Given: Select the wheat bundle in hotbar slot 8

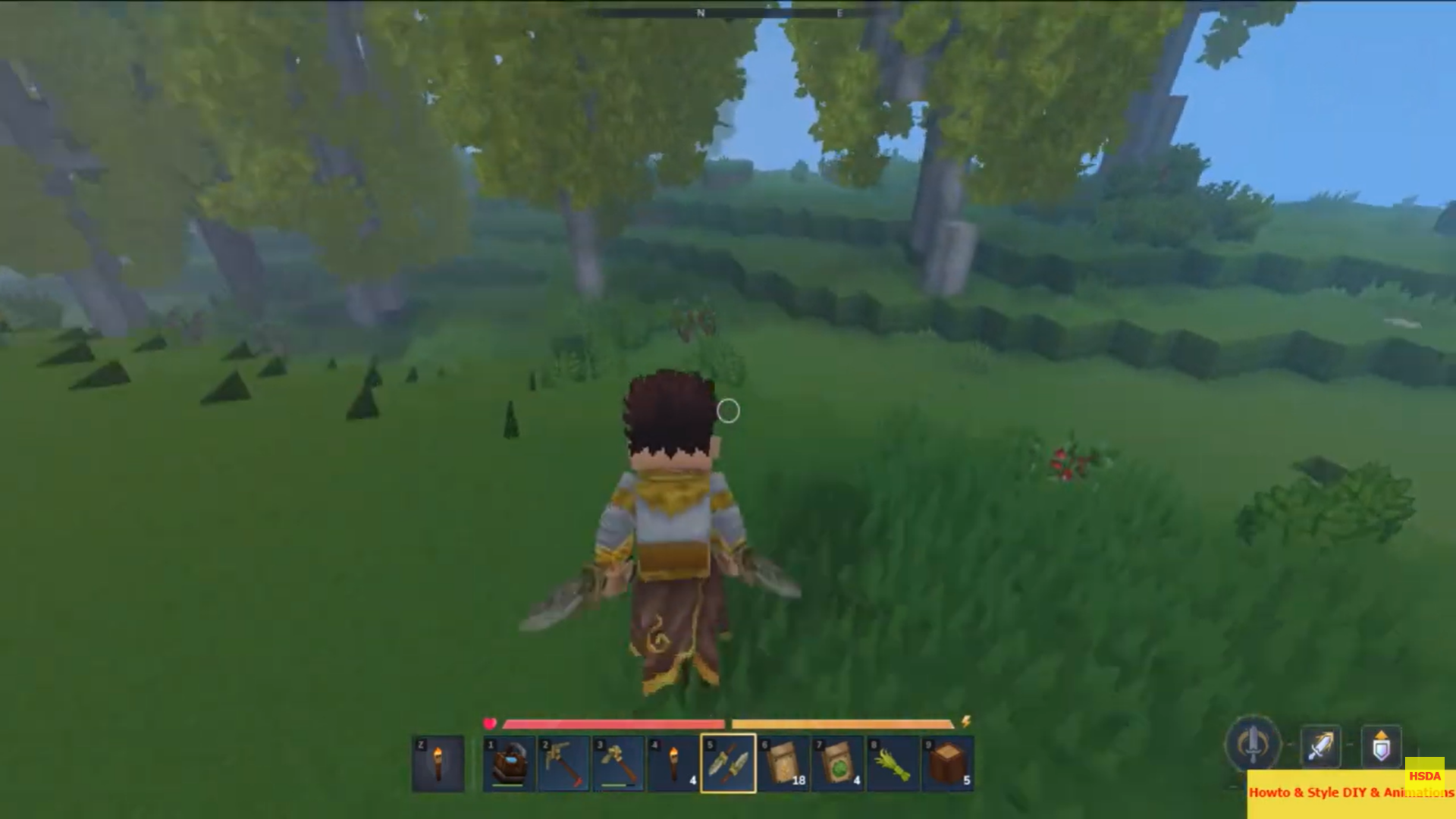Looking at the screenshot, I should [892, 764].
